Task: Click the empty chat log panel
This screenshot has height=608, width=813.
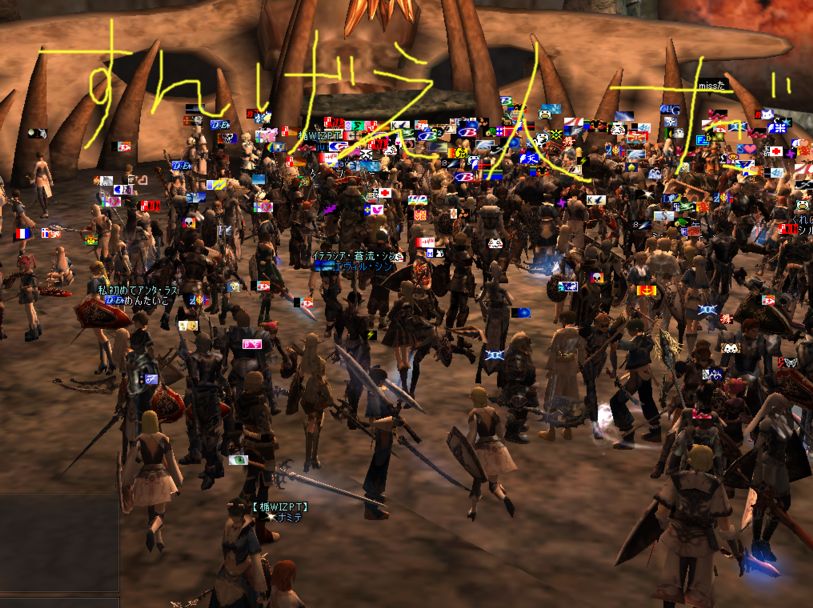Action: coord(59,542)
